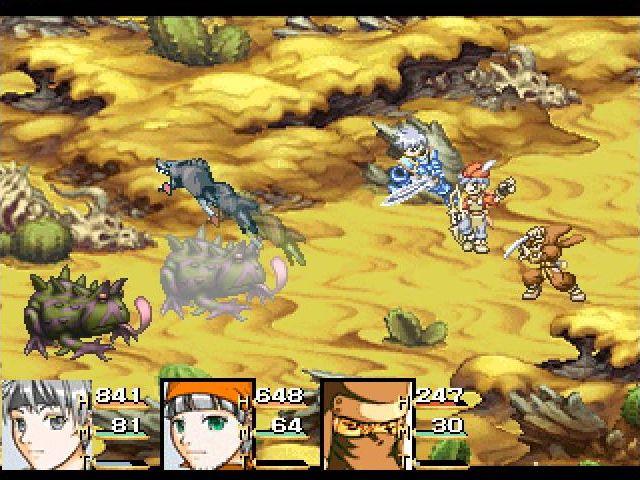Select the silver-haired hero's portrait
Image resolution: width=640 pixels, height=480 pixels.
coord(45,424)
